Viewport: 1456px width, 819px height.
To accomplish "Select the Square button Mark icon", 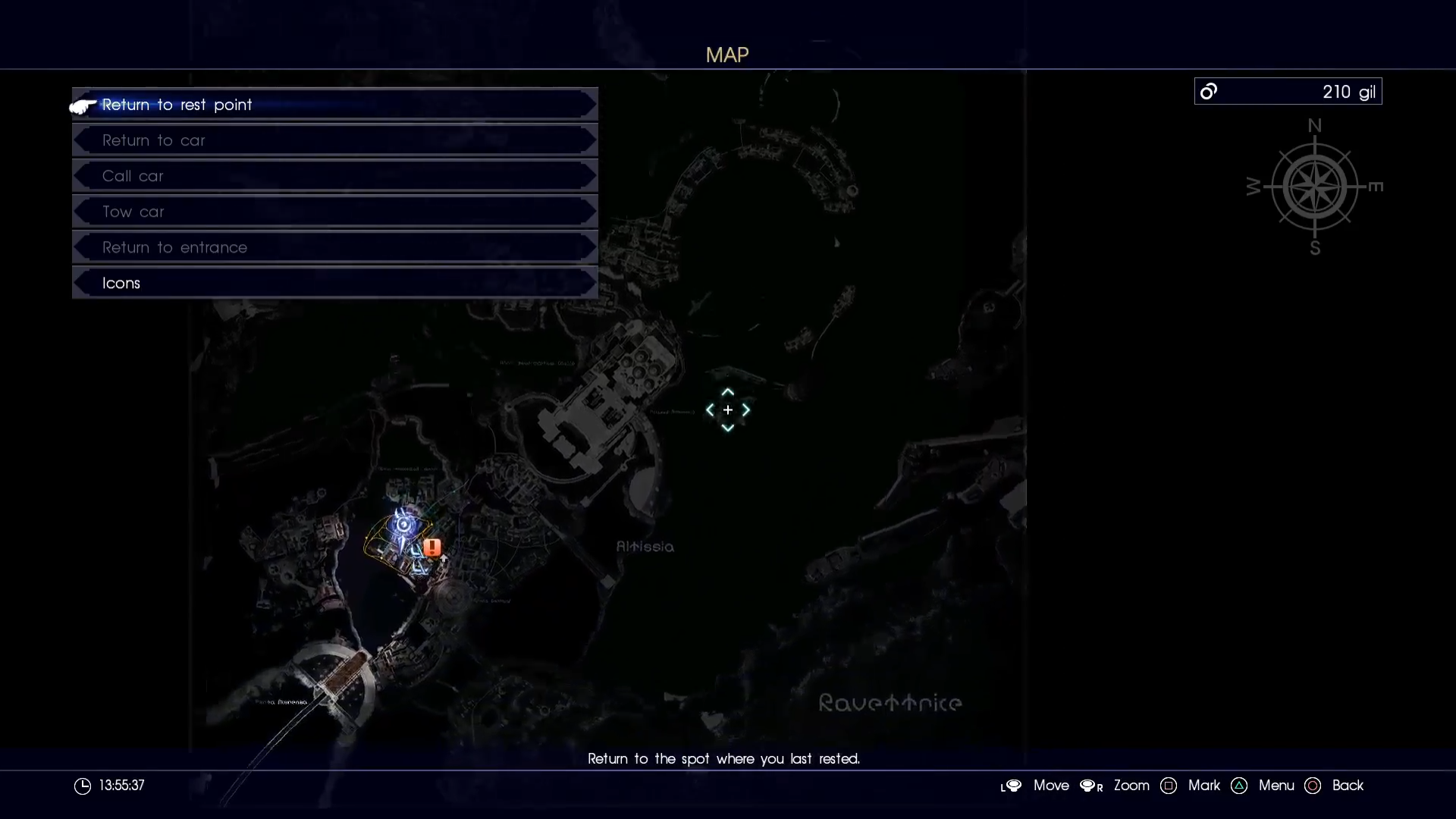I will pyautogui.click(x=1169, y=786).
